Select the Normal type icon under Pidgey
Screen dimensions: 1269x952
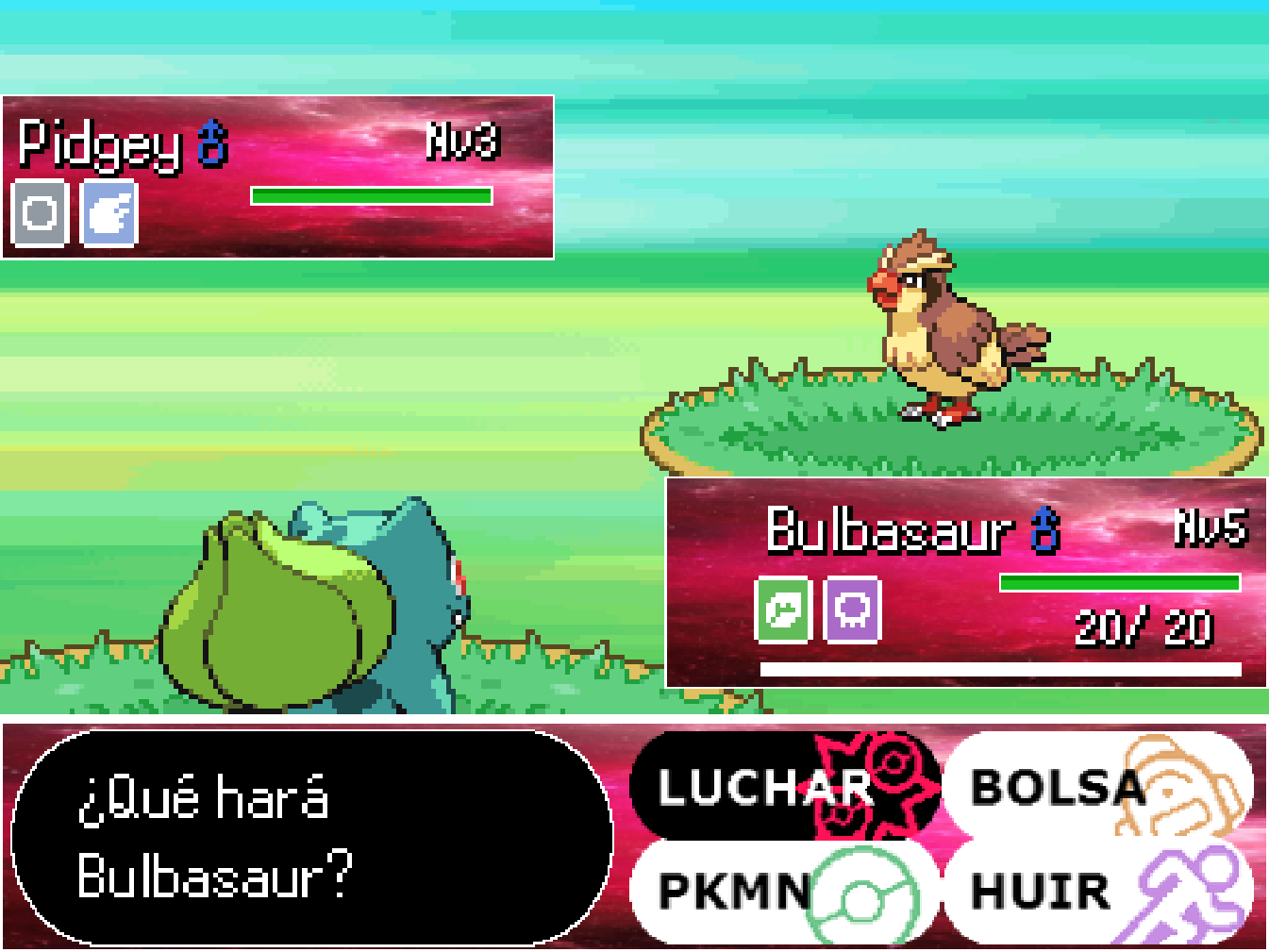(x=38, y=215)
